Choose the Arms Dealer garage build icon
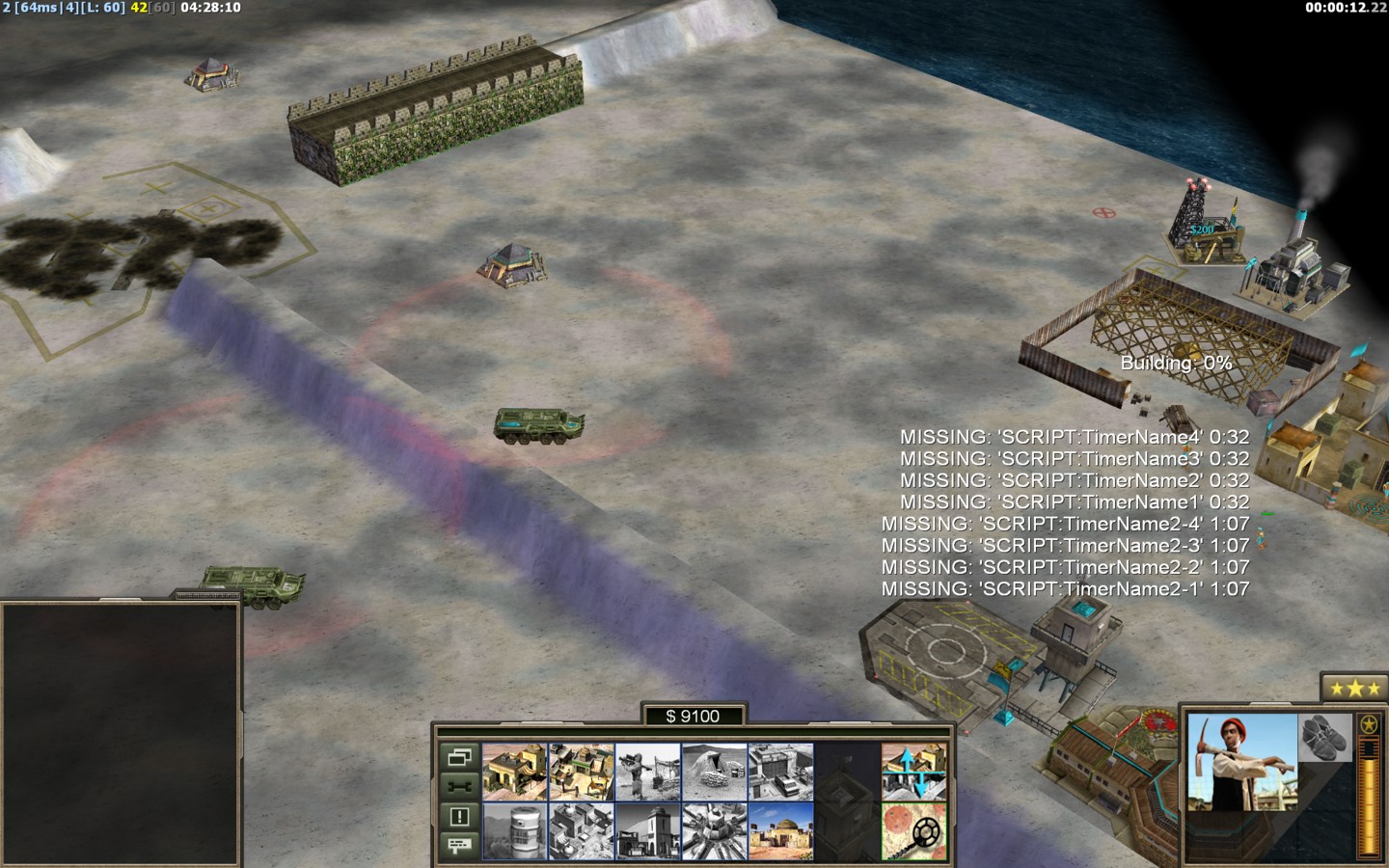The image size is (1389, 868). click(x=780, y=772)
